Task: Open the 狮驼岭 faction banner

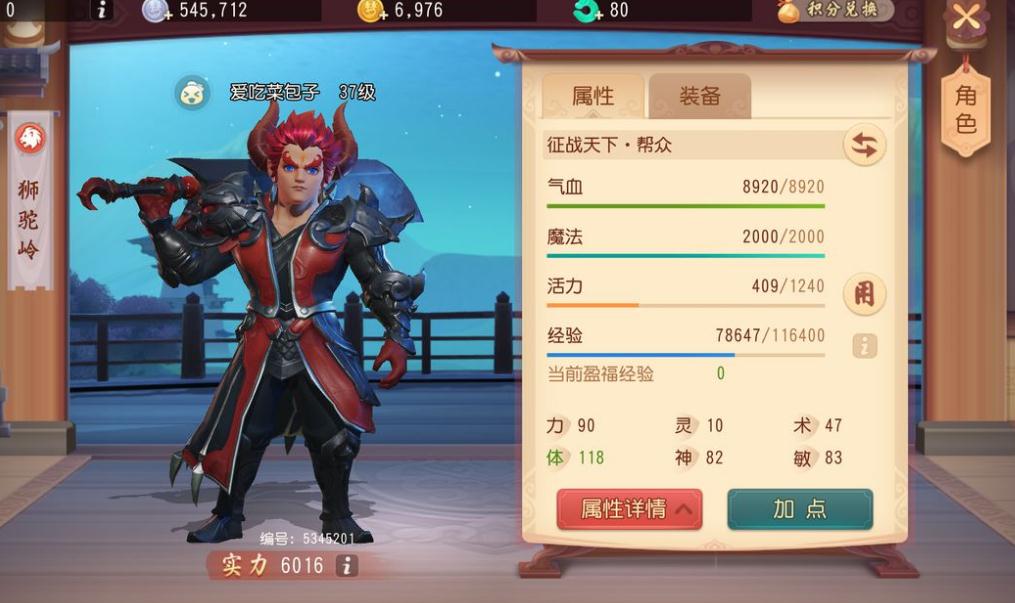Action: (x=30, y=200)
